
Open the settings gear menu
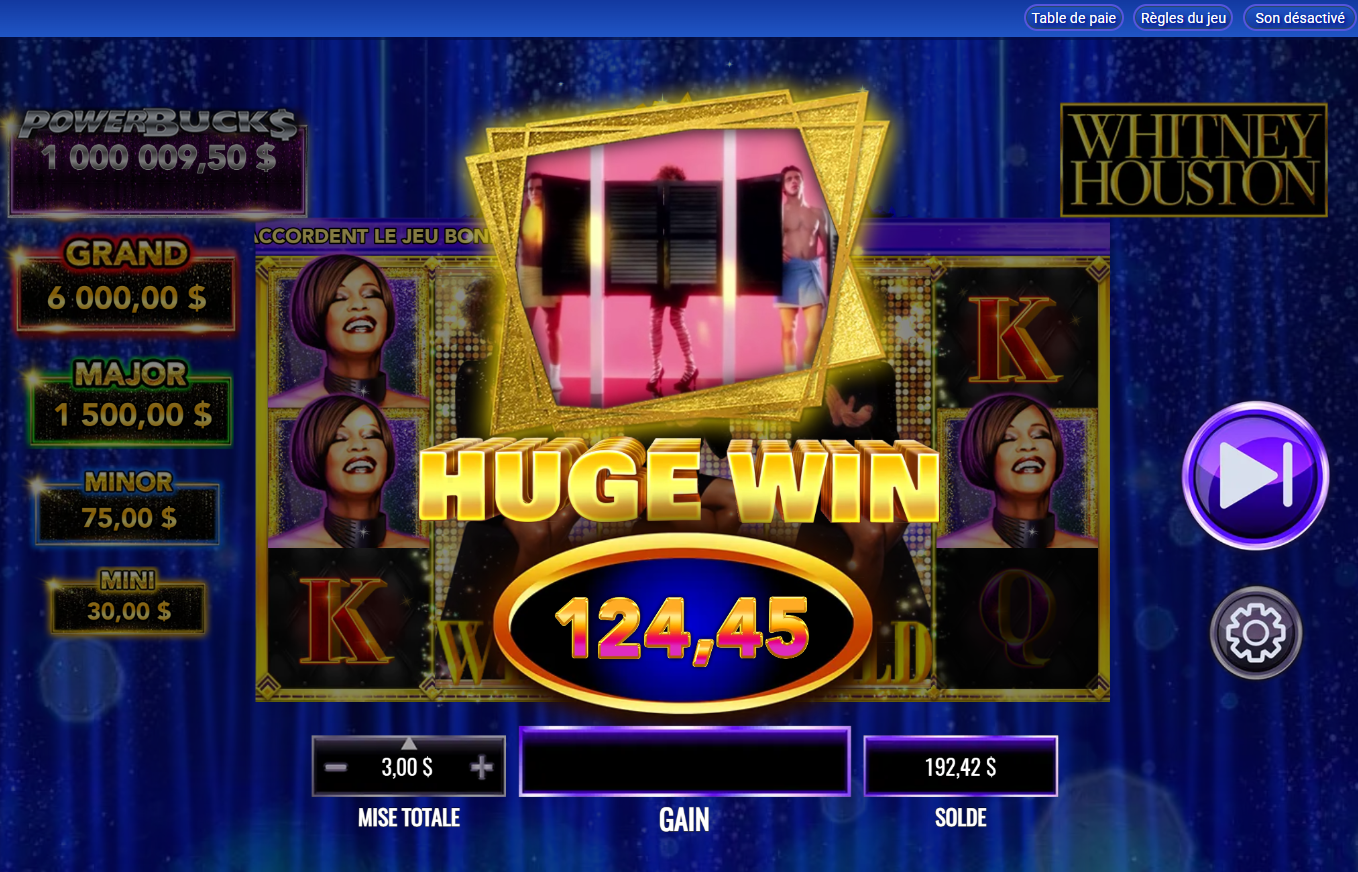click(1254, 633)
